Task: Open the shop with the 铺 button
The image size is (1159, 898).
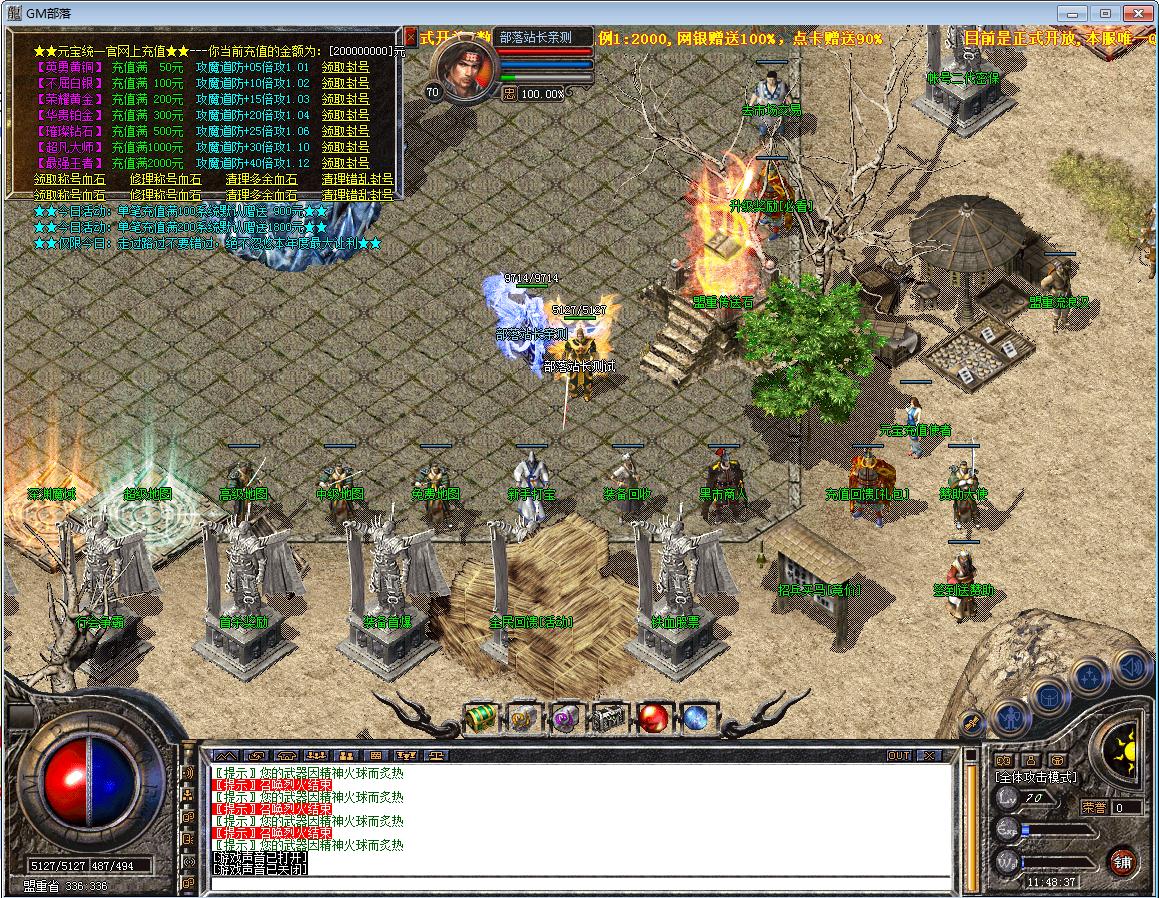Action: coord(1122,861)
